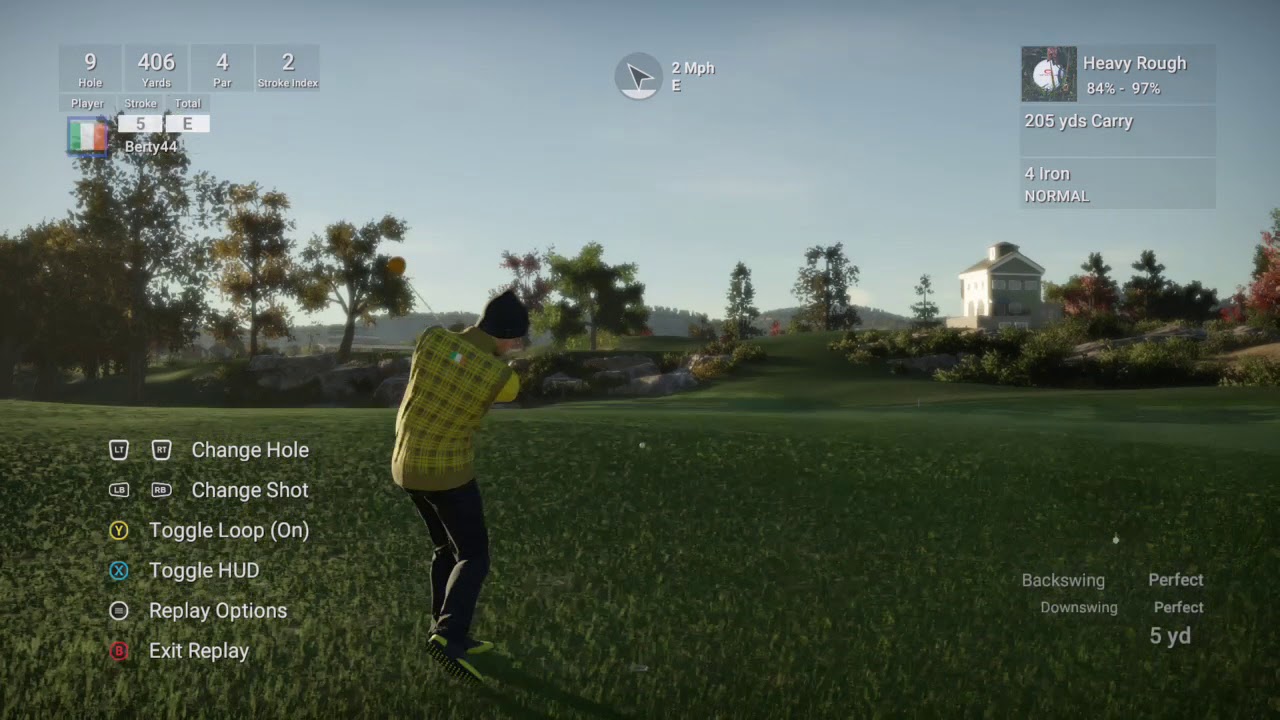The image size is (1280, 720).
Task: Click the wind direction compass icon
Action: (x=638, y=76)
